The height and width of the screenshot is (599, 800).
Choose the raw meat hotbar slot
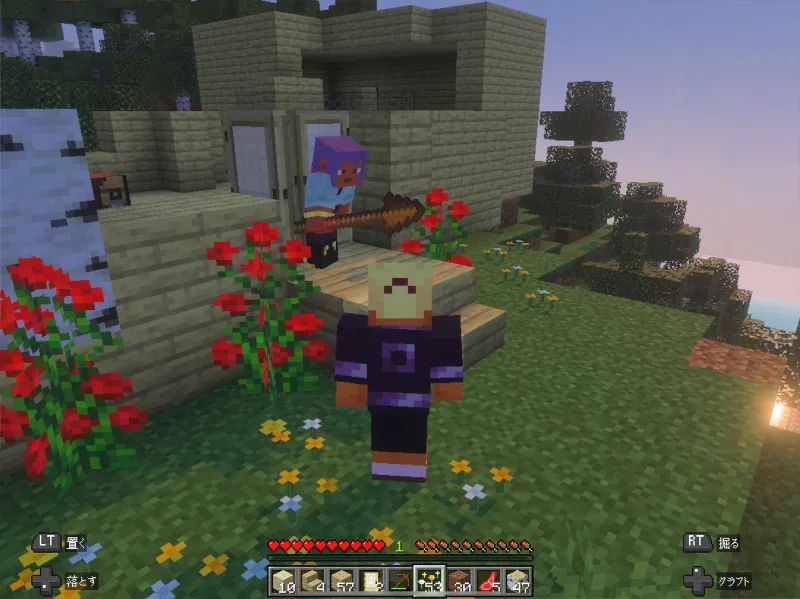click(x=488, y=580)
